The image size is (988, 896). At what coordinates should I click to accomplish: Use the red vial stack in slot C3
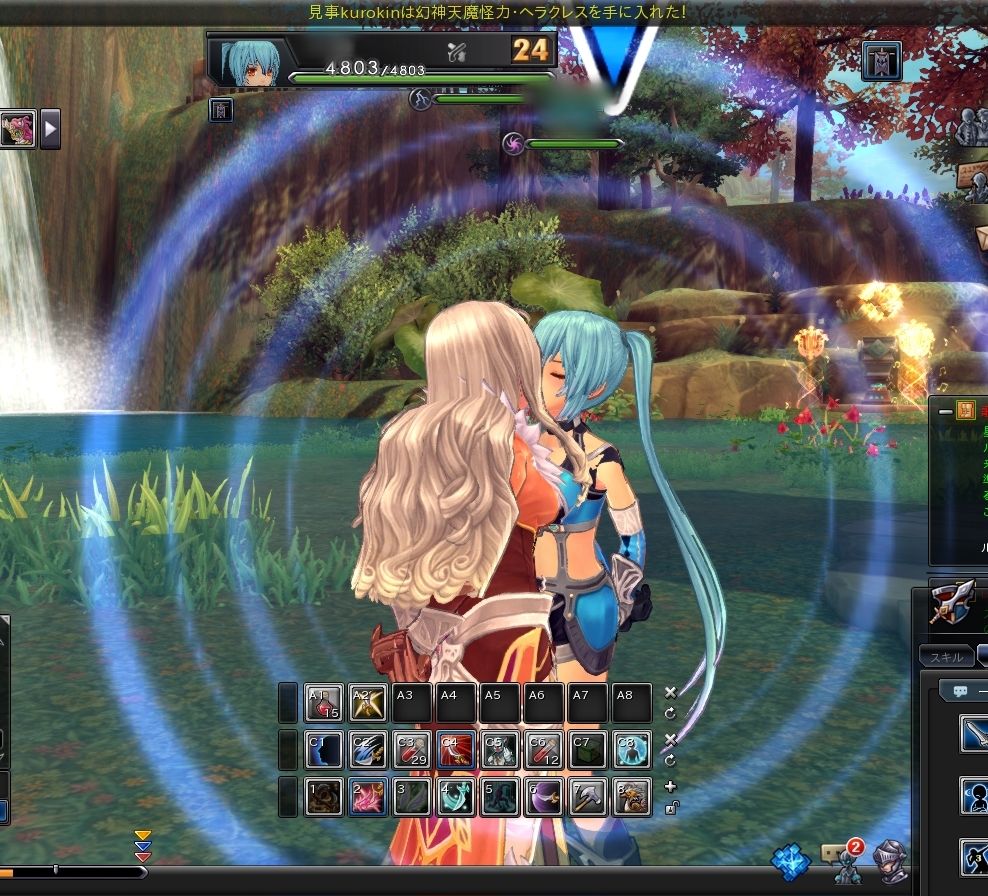pos(411,750)
